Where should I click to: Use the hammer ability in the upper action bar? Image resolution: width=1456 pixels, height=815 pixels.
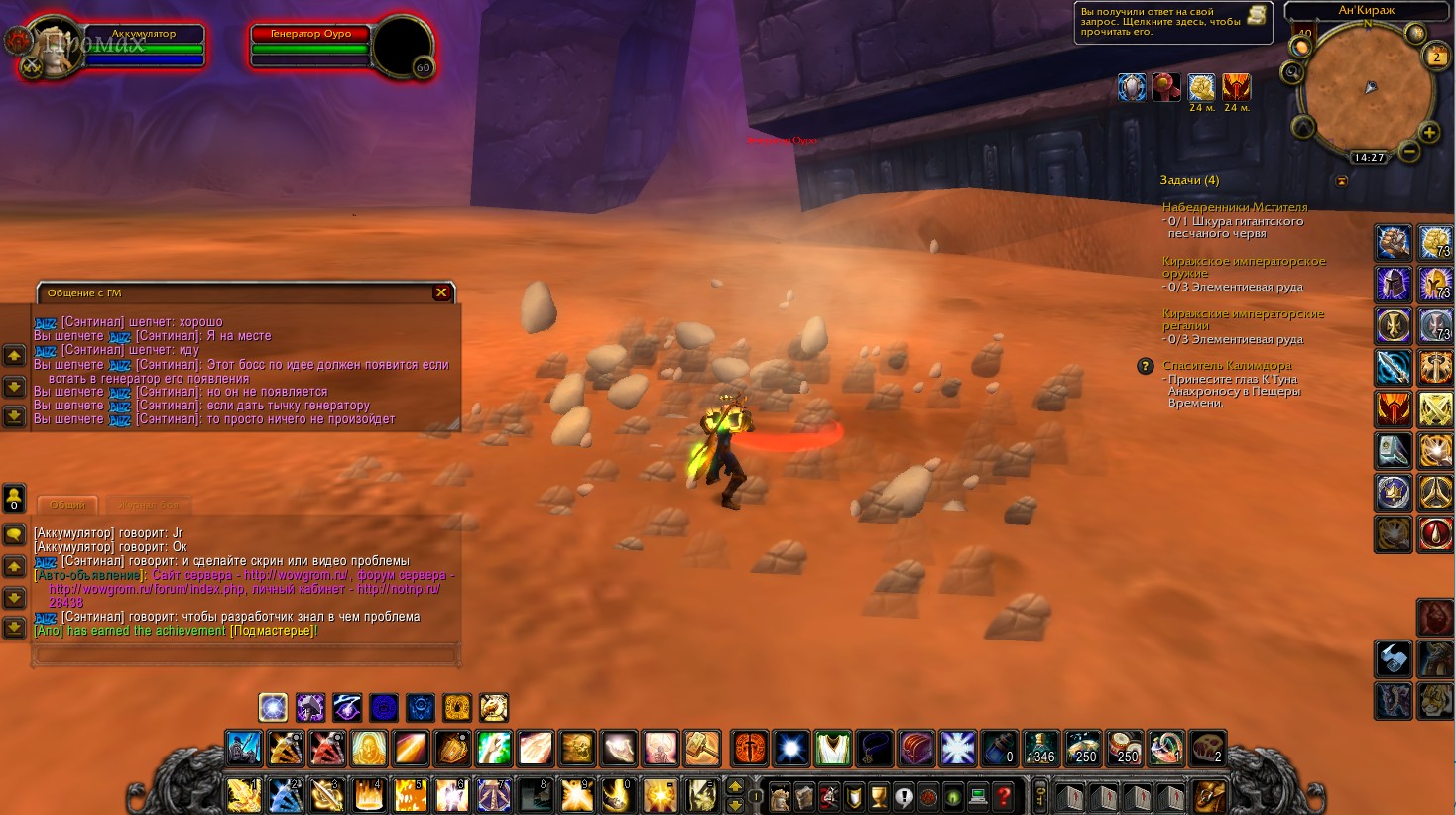(x=701, y=748)
